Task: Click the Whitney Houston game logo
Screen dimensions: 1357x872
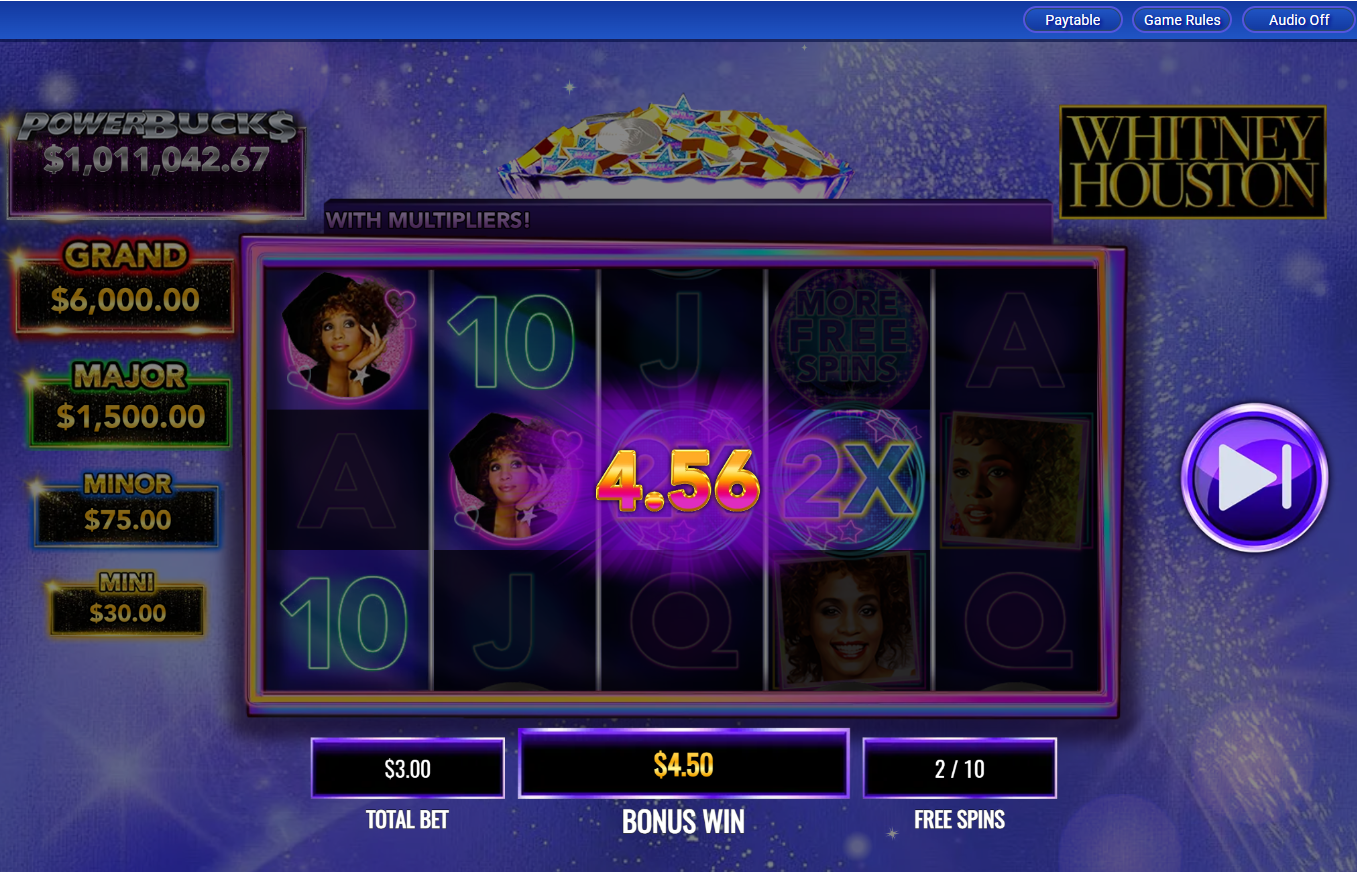Action: pyautogui.click(x=1192, y=163)
